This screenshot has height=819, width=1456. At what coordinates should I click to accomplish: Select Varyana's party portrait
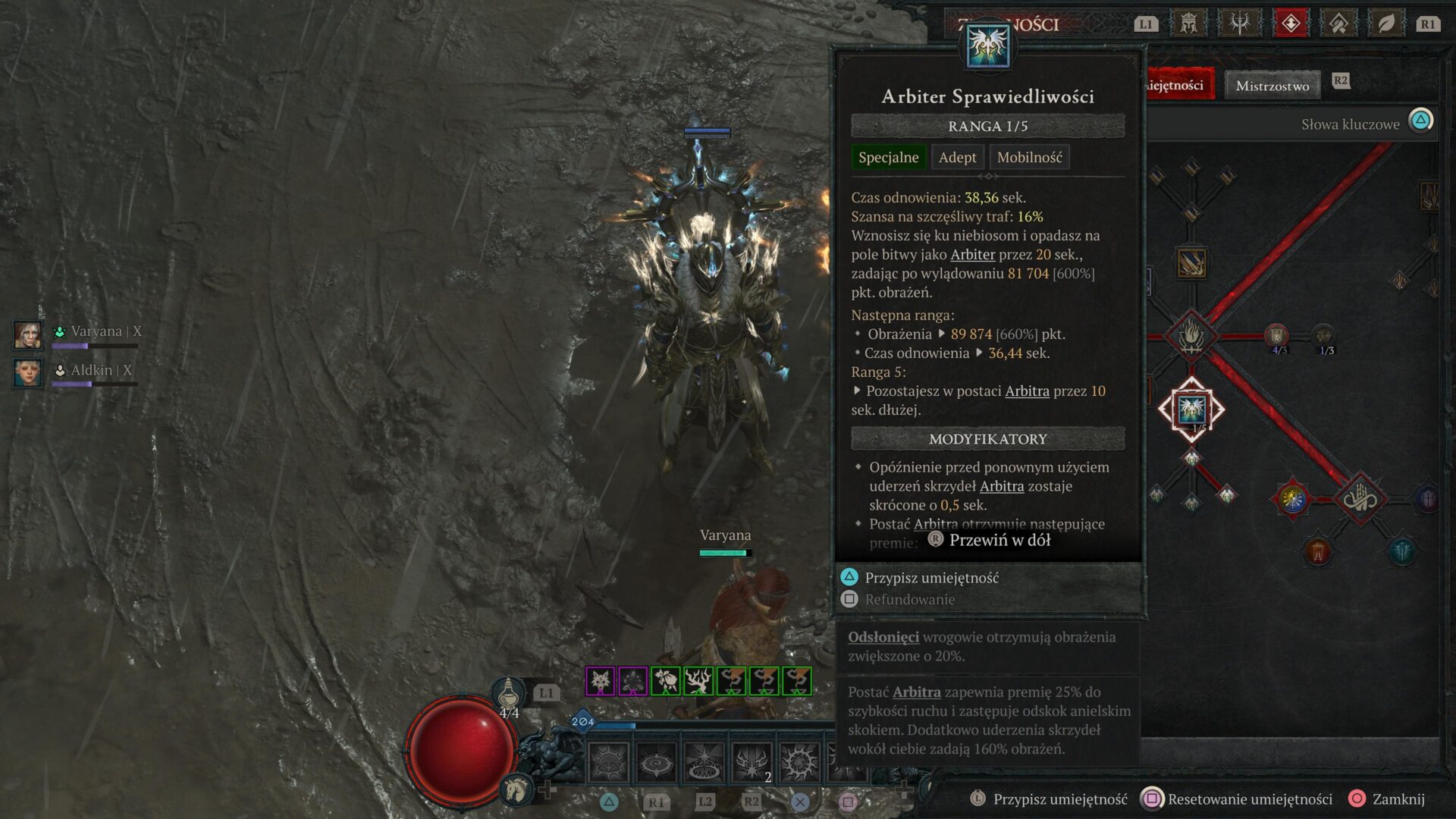28,334
